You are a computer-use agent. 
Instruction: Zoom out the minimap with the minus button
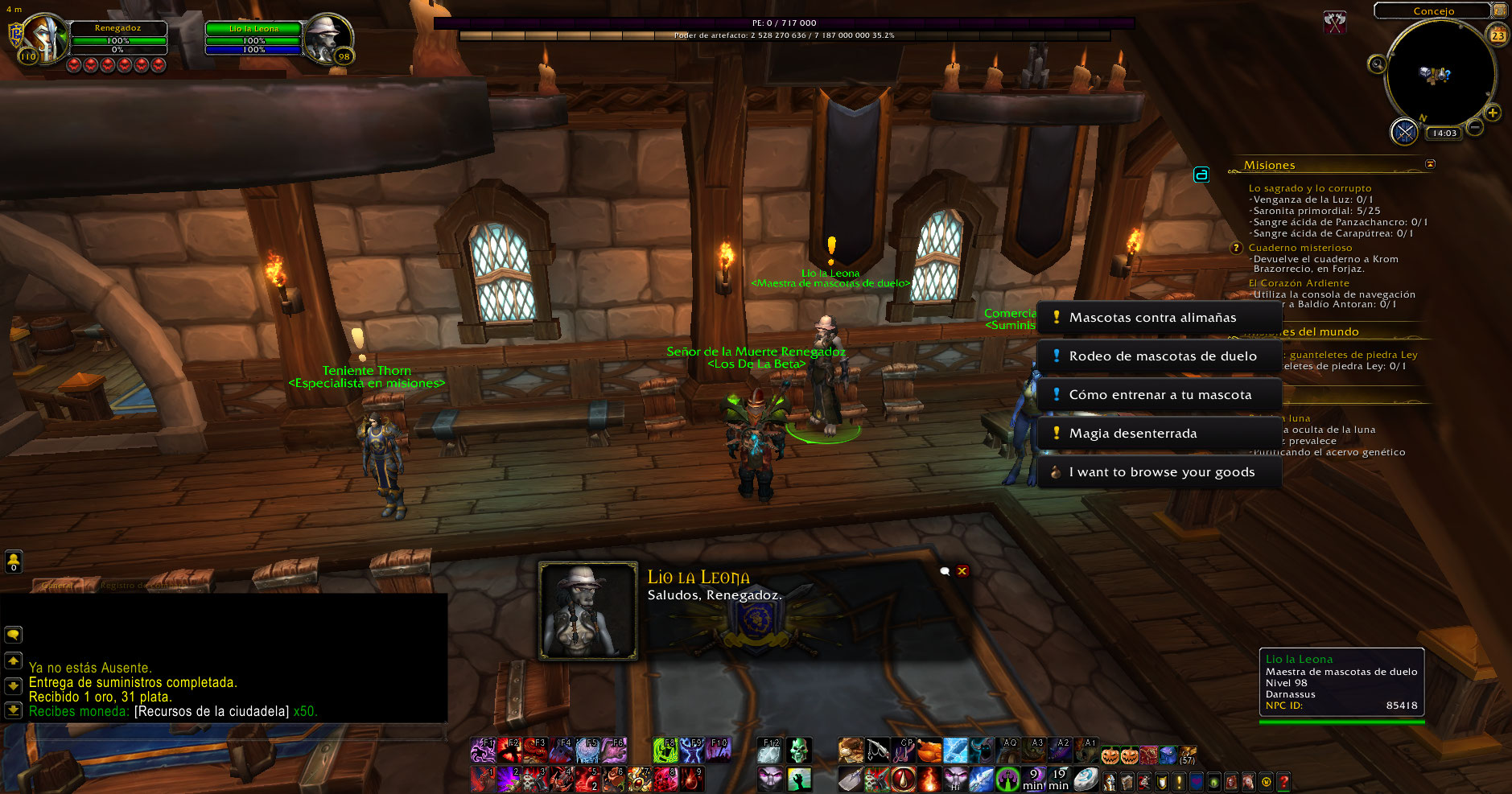point(1475,127)
